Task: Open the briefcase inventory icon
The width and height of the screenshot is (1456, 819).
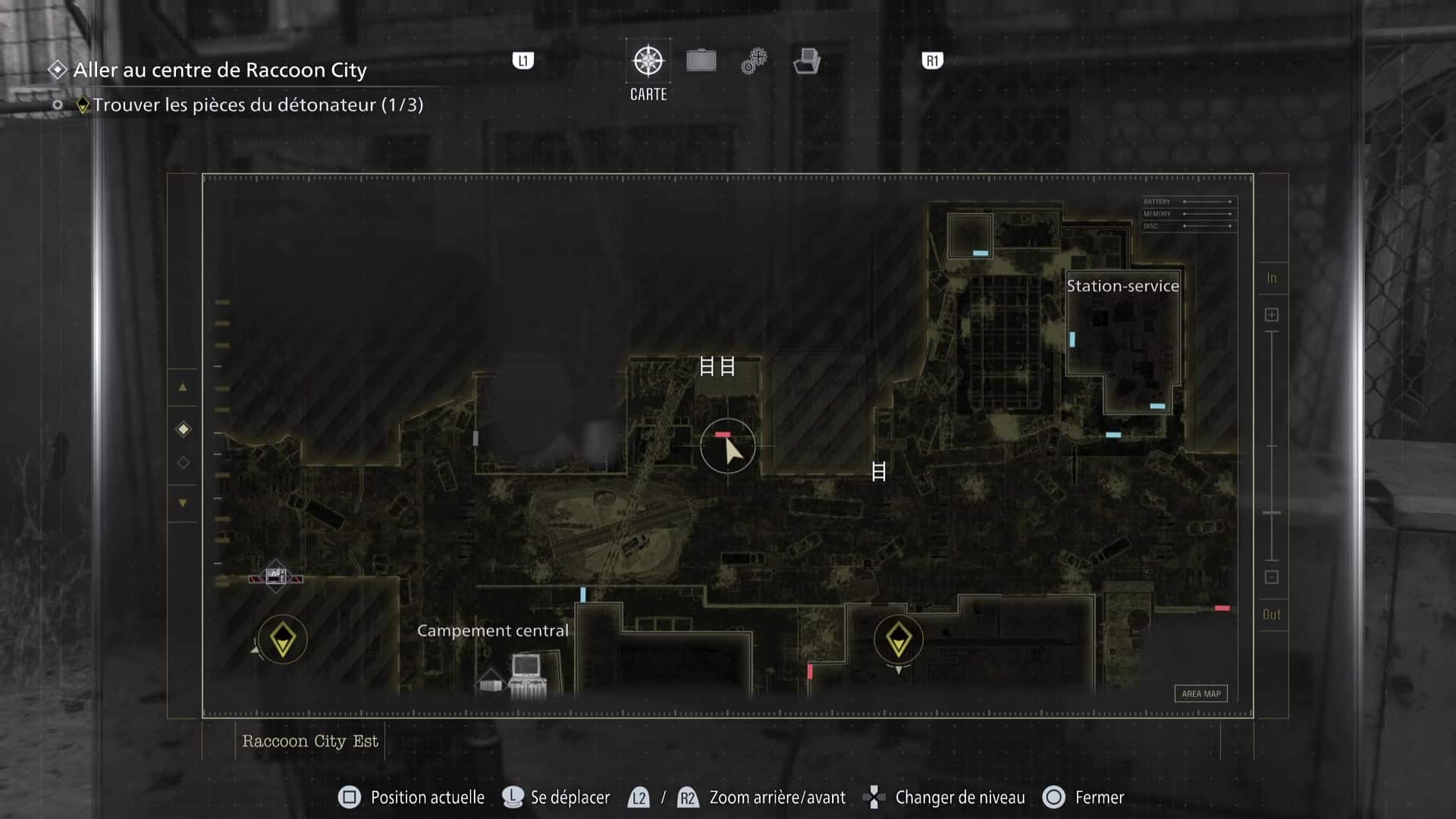Action: [701, 61]
